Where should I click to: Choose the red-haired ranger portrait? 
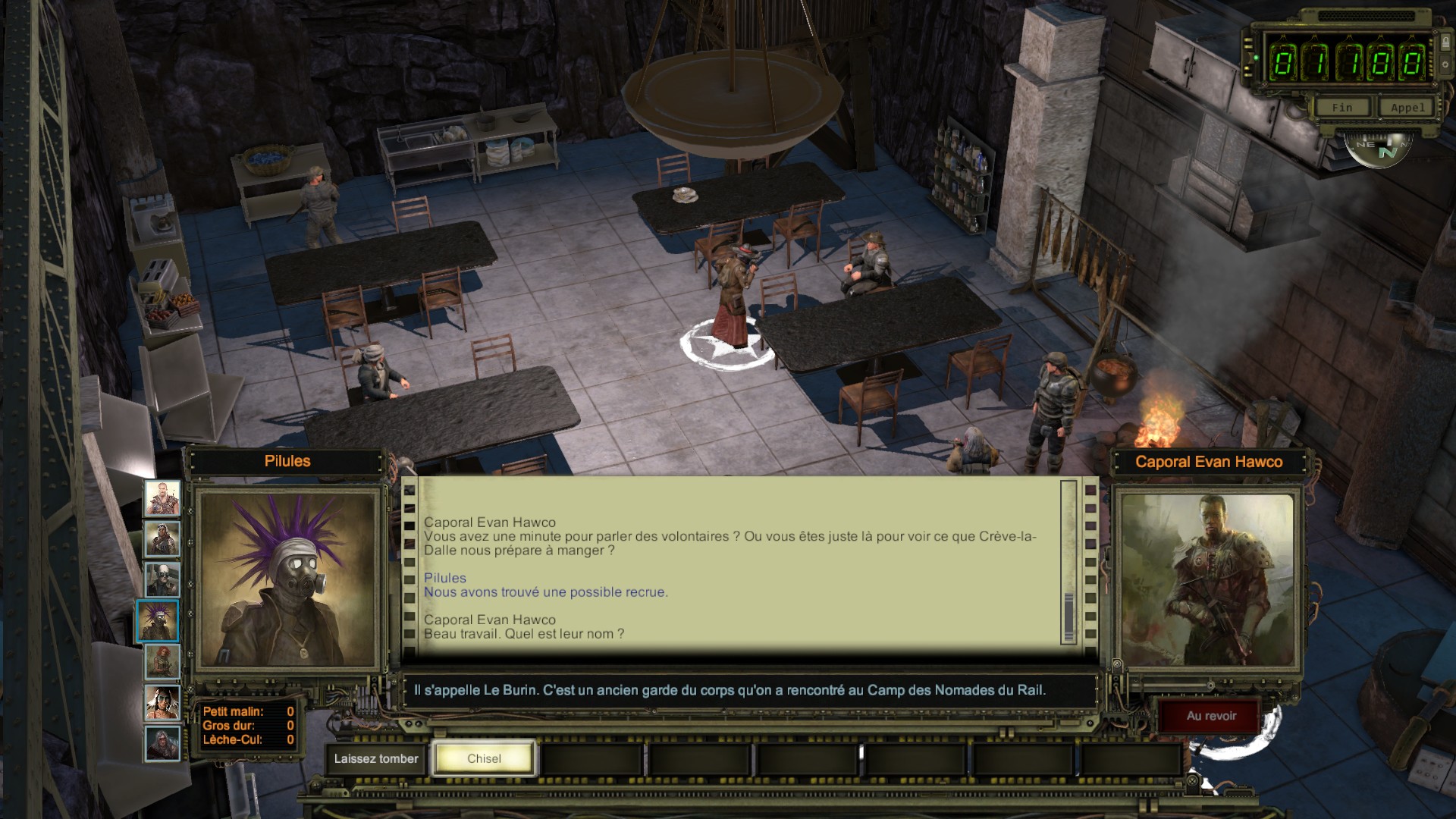(162, 662)
